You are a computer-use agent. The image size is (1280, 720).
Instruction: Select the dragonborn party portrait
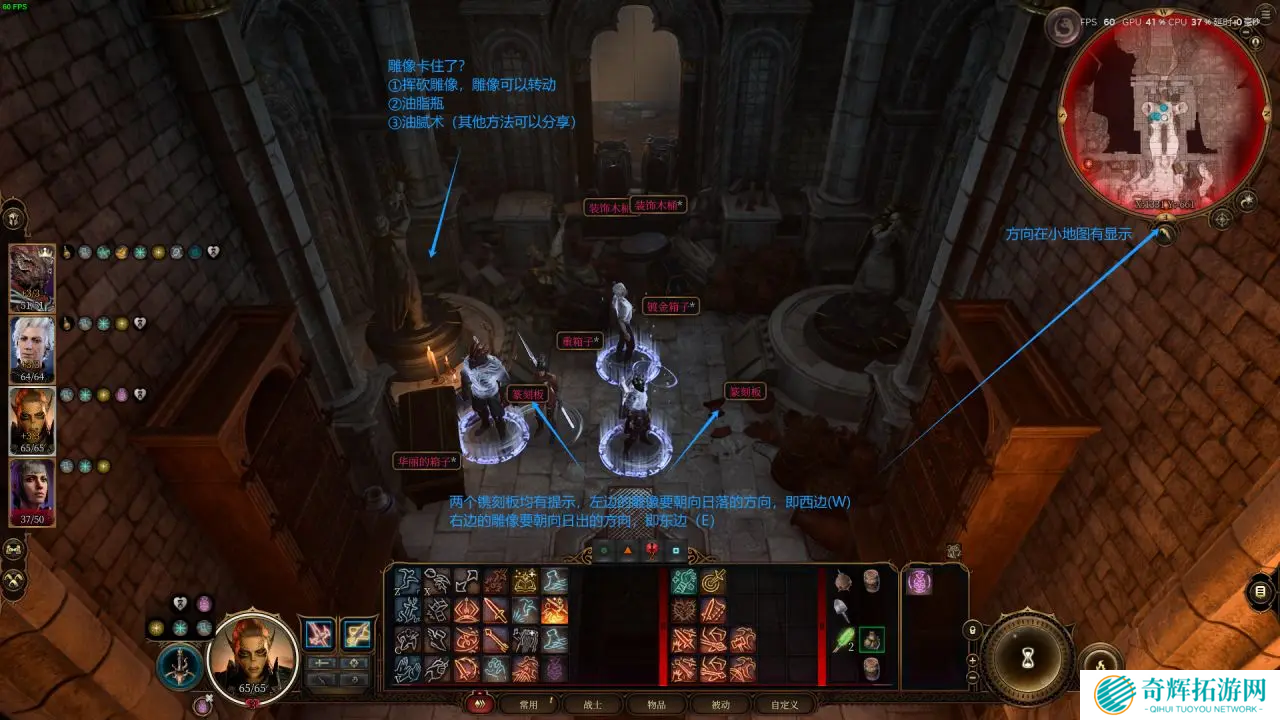[x=32, y=278]
